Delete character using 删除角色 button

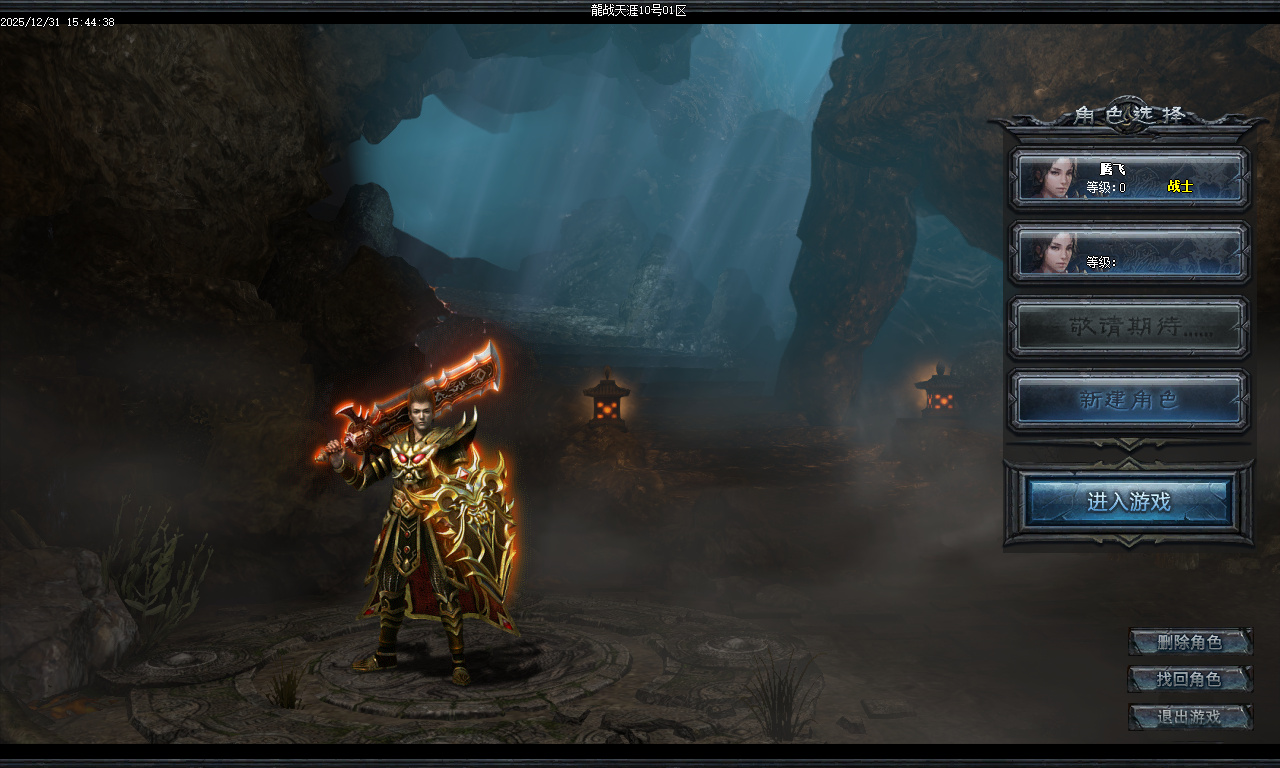[1190, 642]
